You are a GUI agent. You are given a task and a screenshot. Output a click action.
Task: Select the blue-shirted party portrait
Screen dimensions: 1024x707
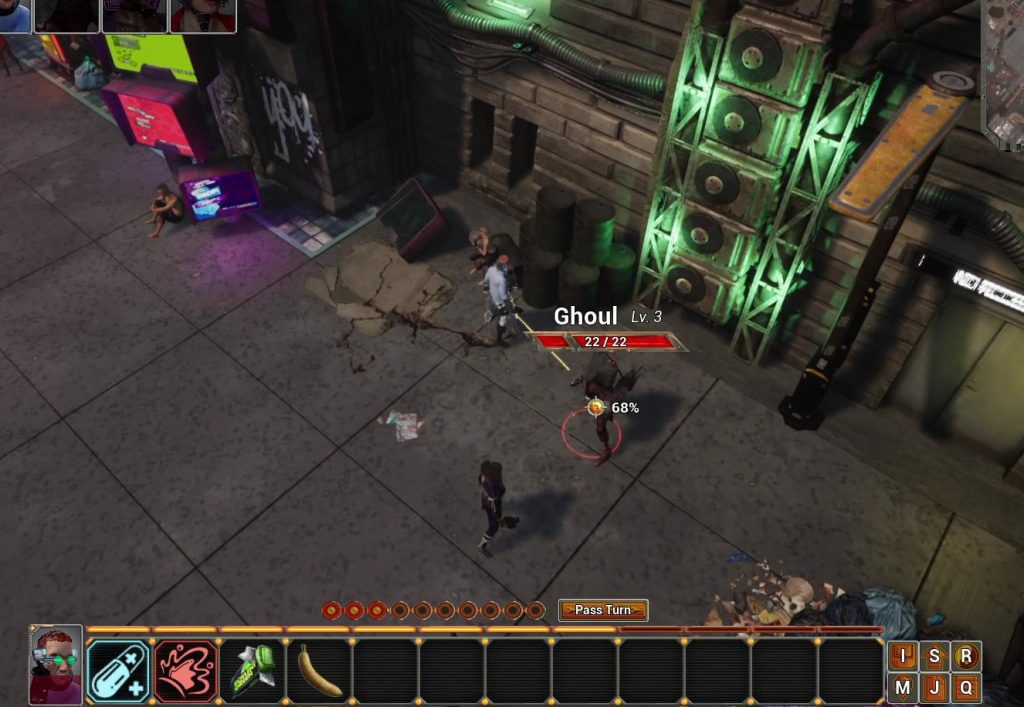14,16
